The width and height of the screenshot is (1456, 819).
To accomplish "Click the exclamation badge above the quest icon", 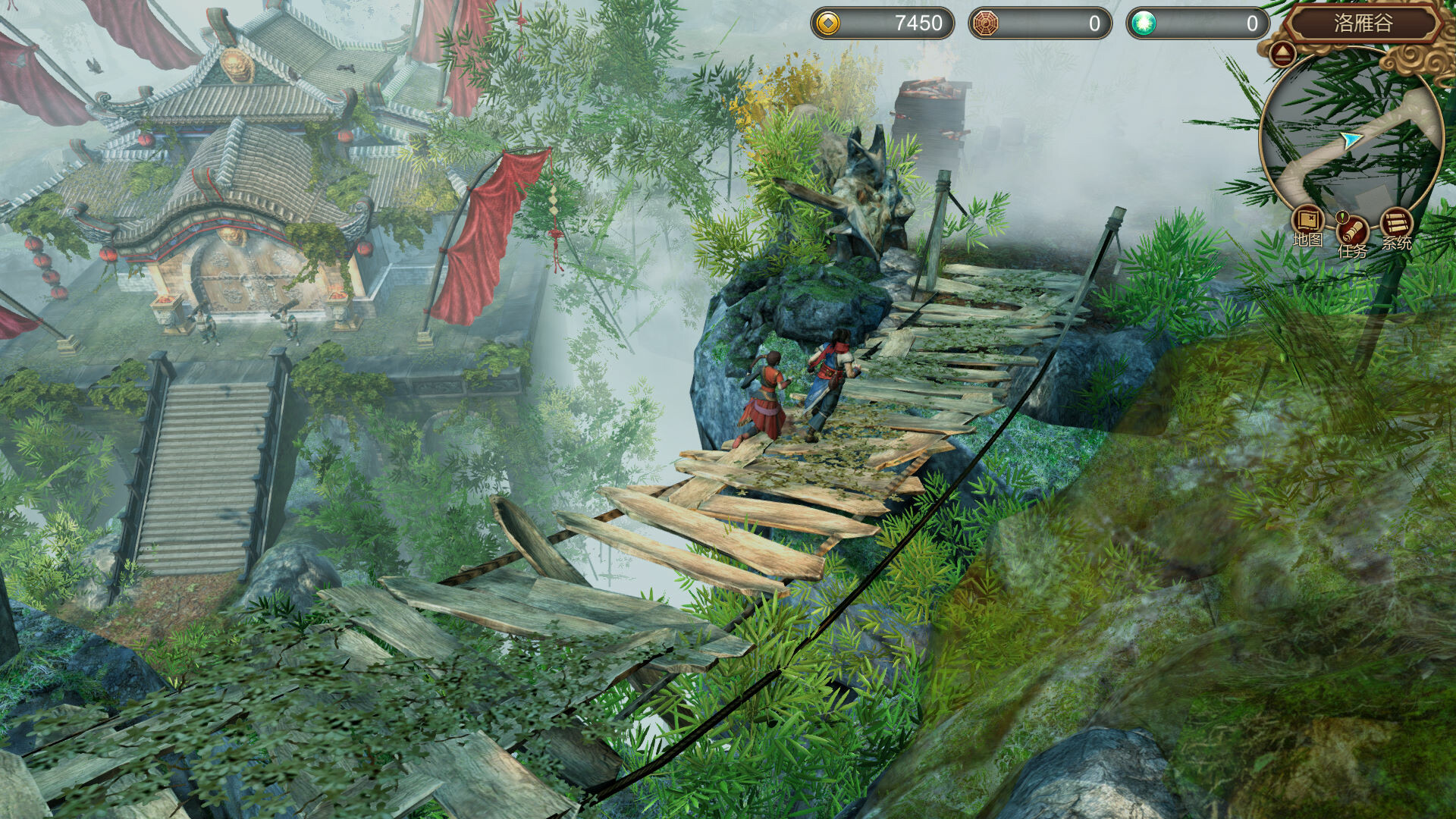I will click(x=1341, y=218).
